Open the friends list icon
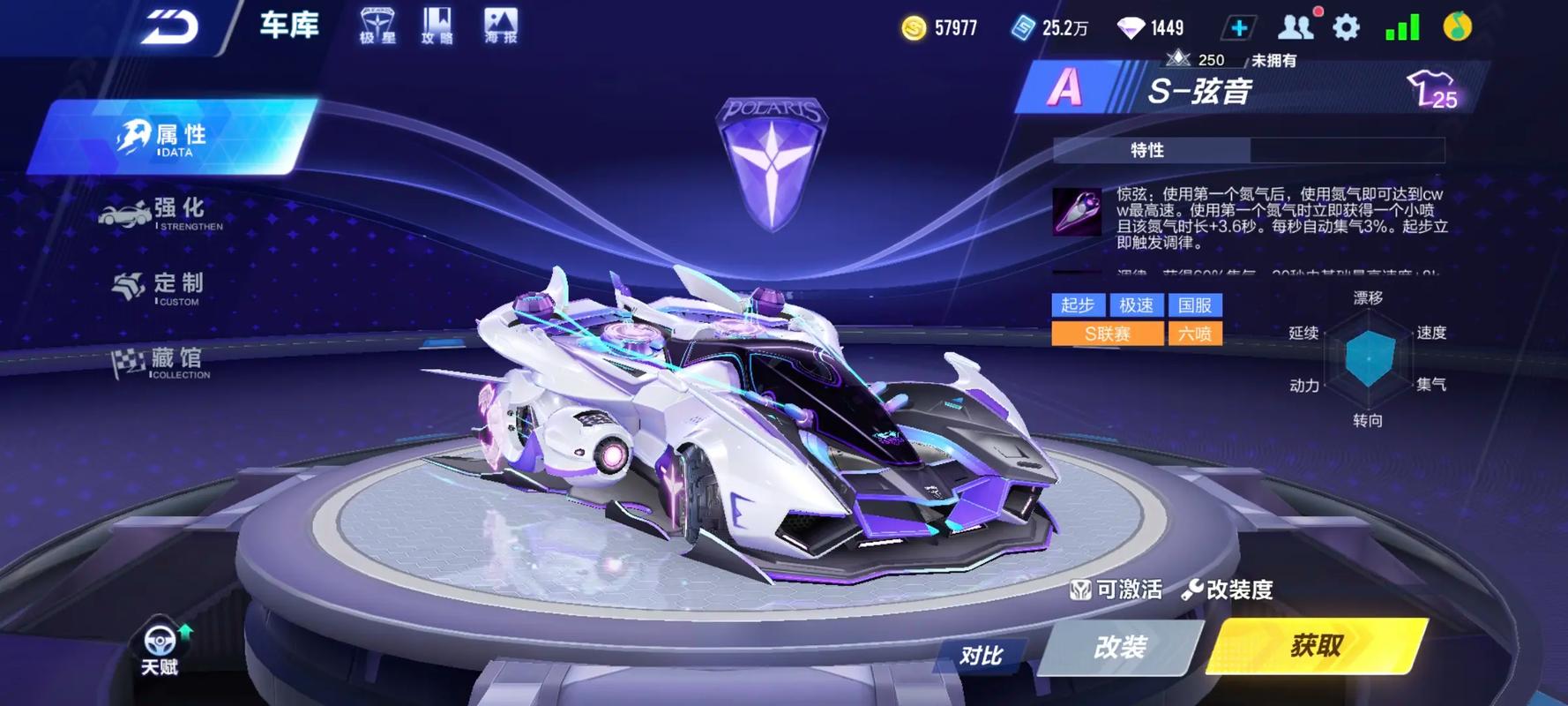Image resolution: width=1568 pixels, height=706 pixels. click(x=1295, y=27)
